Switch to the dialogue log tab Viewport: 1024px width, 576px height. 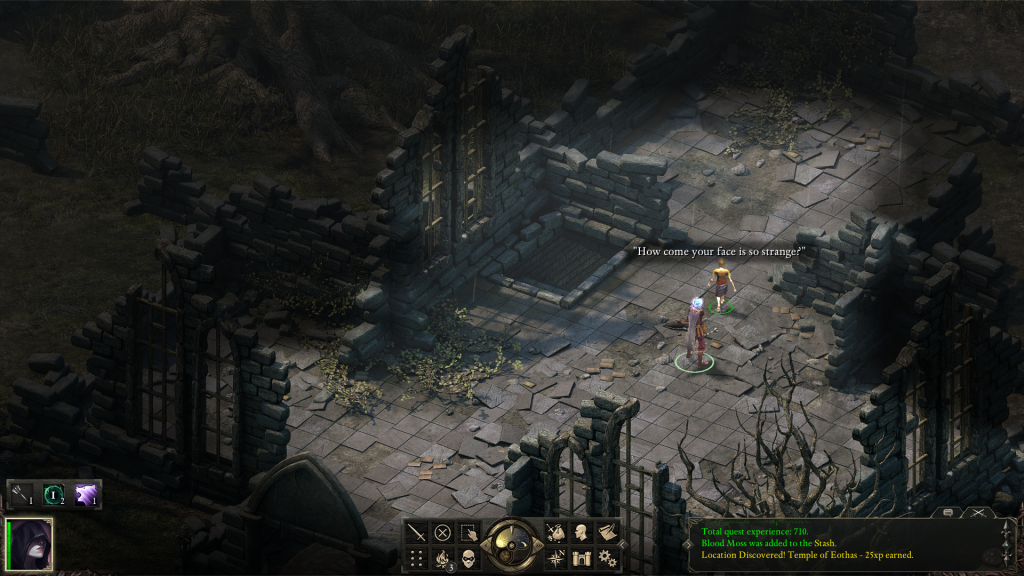(x=946, y=512)
